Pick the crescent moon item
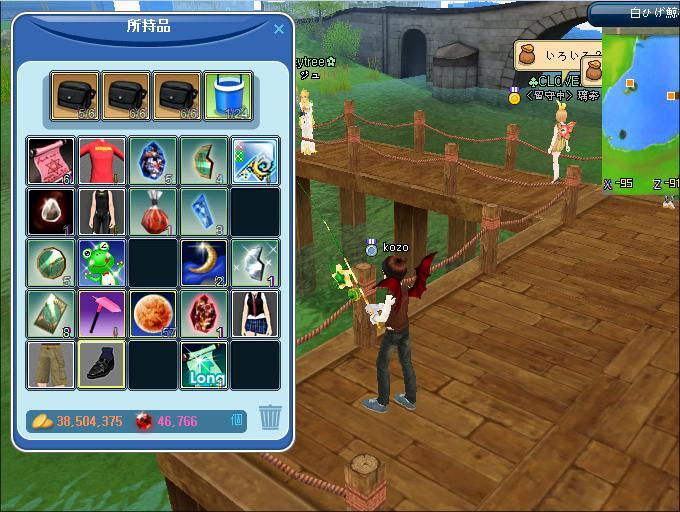Screen dimensions: 680x512 click(x=204, y=263)
